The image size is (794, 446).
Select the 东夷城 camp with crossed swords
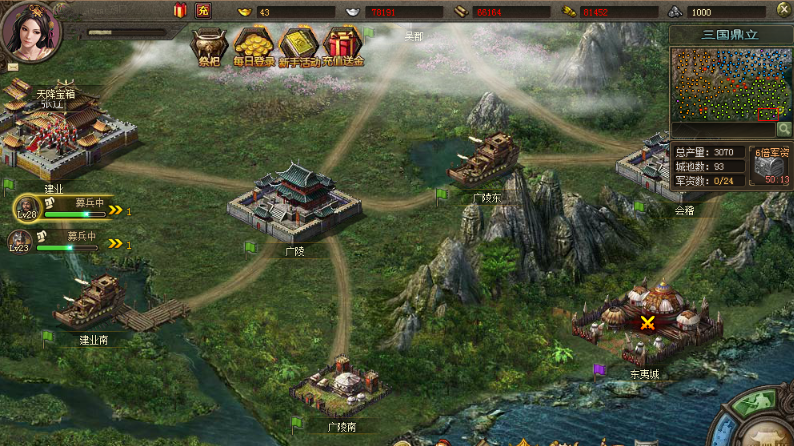point(647,322)
